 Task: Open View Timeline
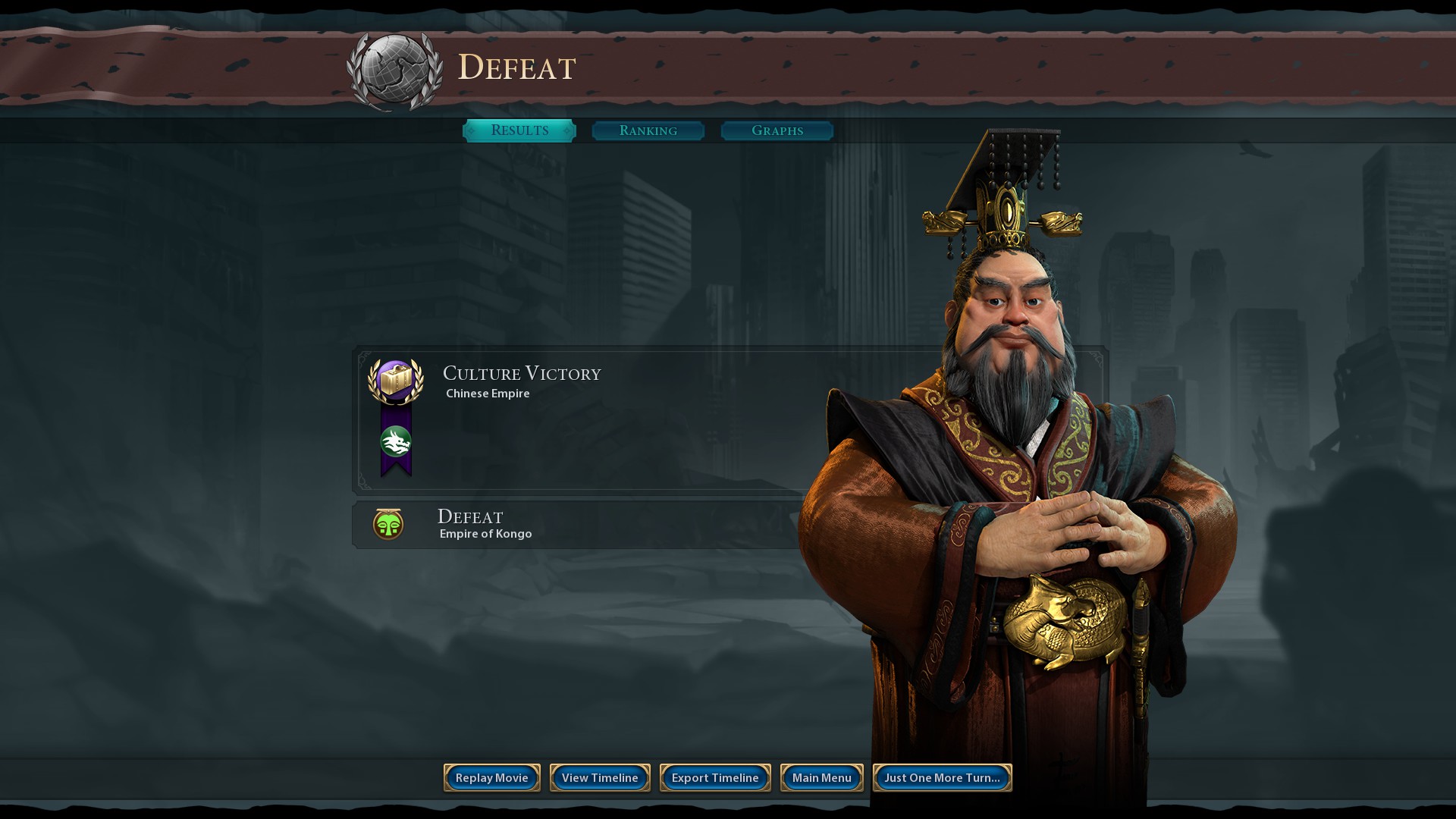600,777
